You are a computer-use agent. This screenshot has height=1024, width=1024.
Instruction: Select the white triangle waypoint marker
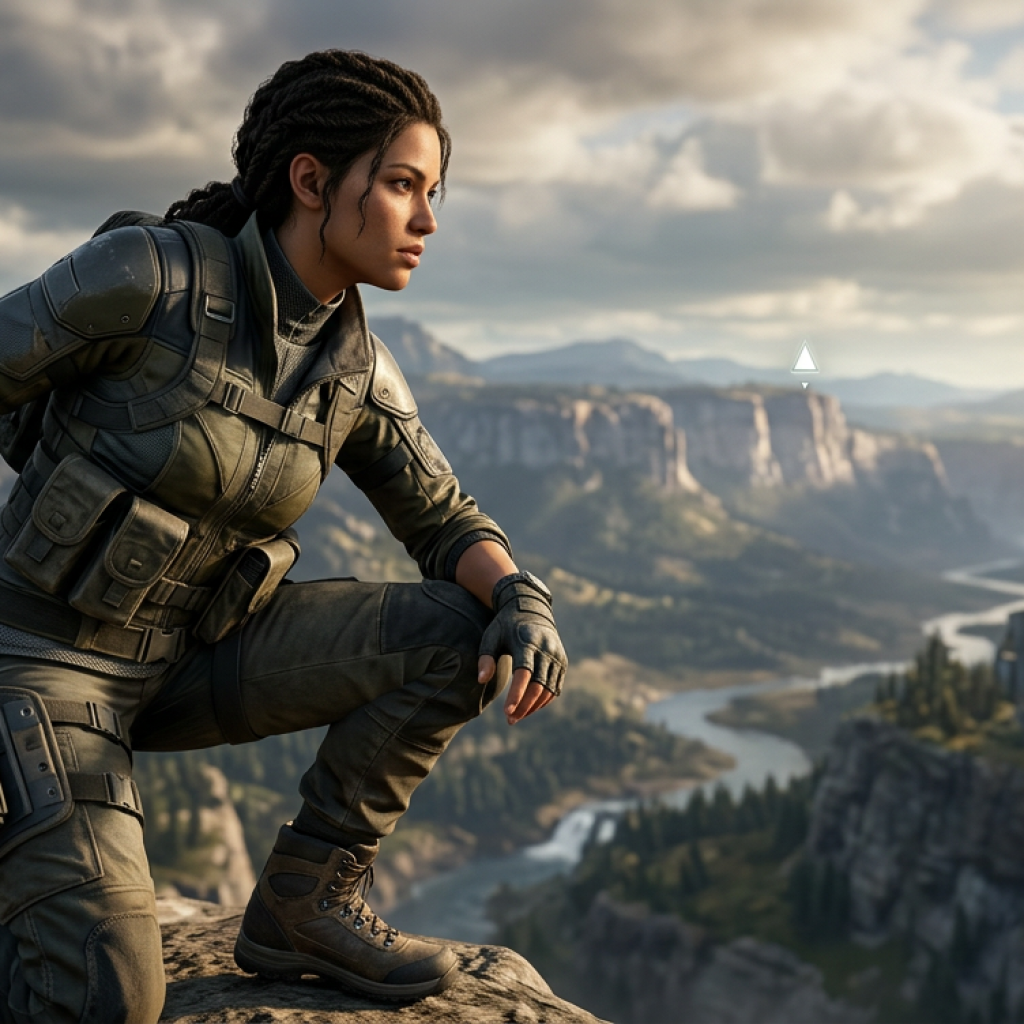pyautogui.click(x=804, y=359)
